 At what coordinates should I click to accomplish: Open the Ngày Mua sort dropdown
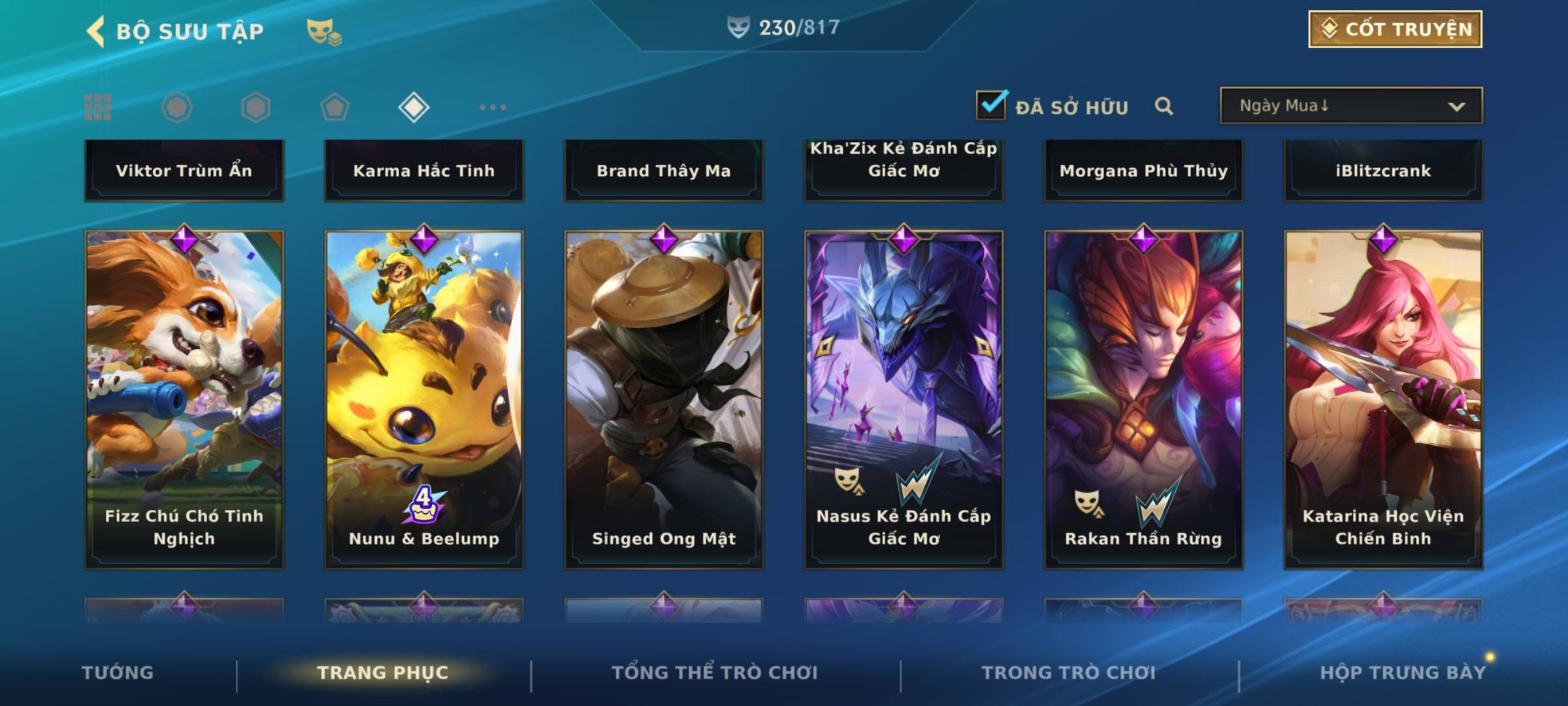(1350, 106)
